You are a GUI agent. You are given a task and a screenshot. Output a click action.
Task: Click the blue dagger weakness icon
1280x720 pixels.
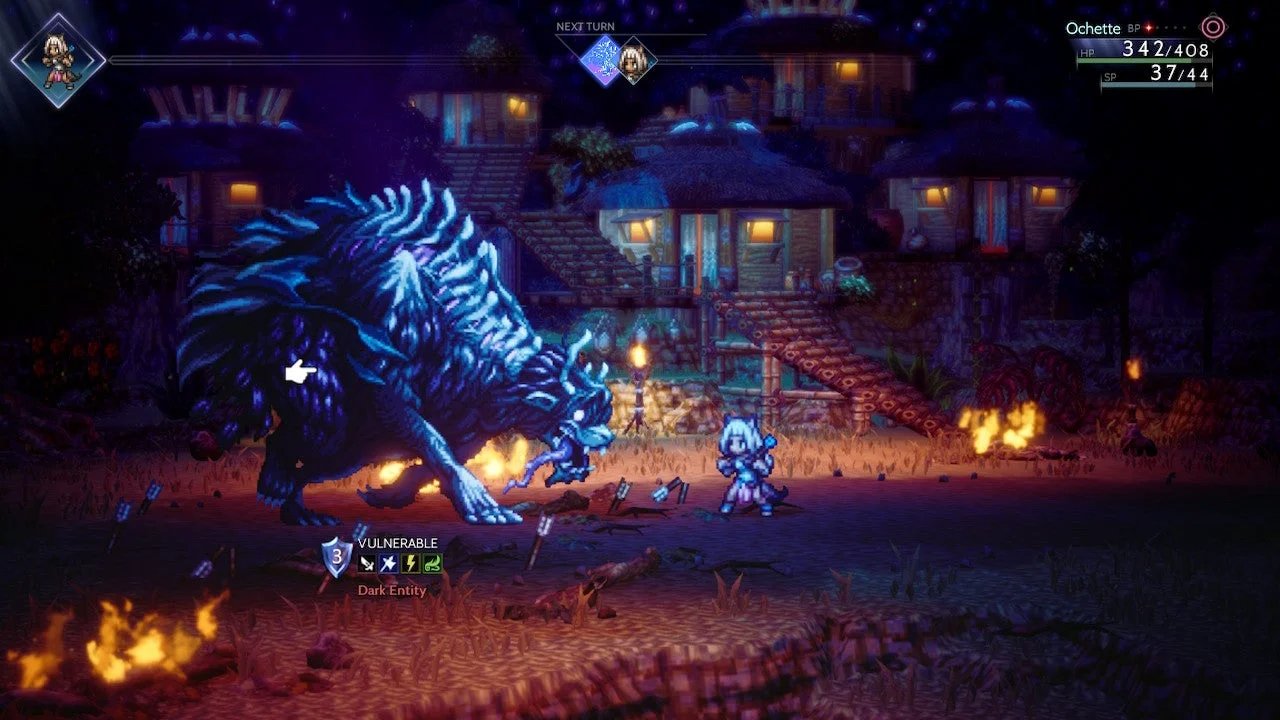387,562
